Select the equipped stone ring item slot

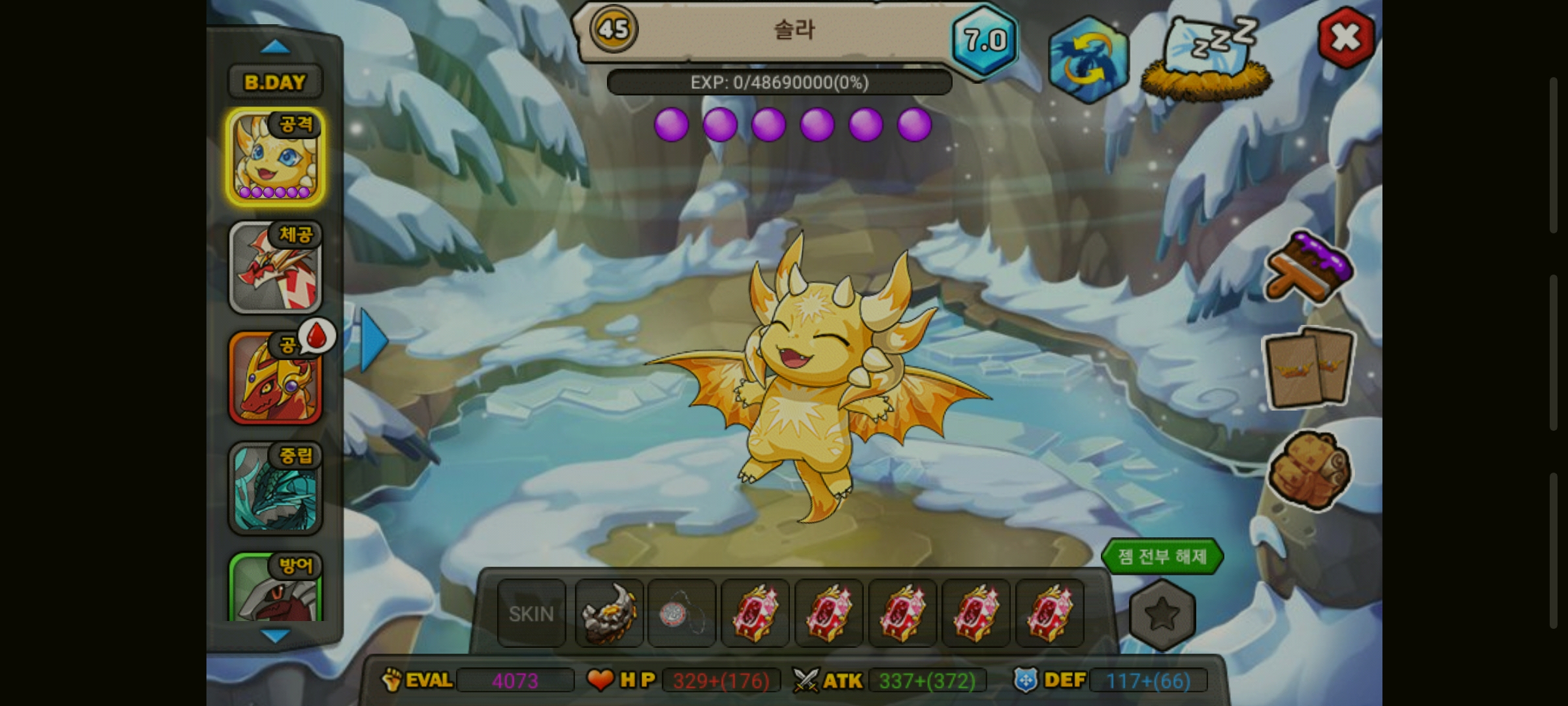coord(609,614)
